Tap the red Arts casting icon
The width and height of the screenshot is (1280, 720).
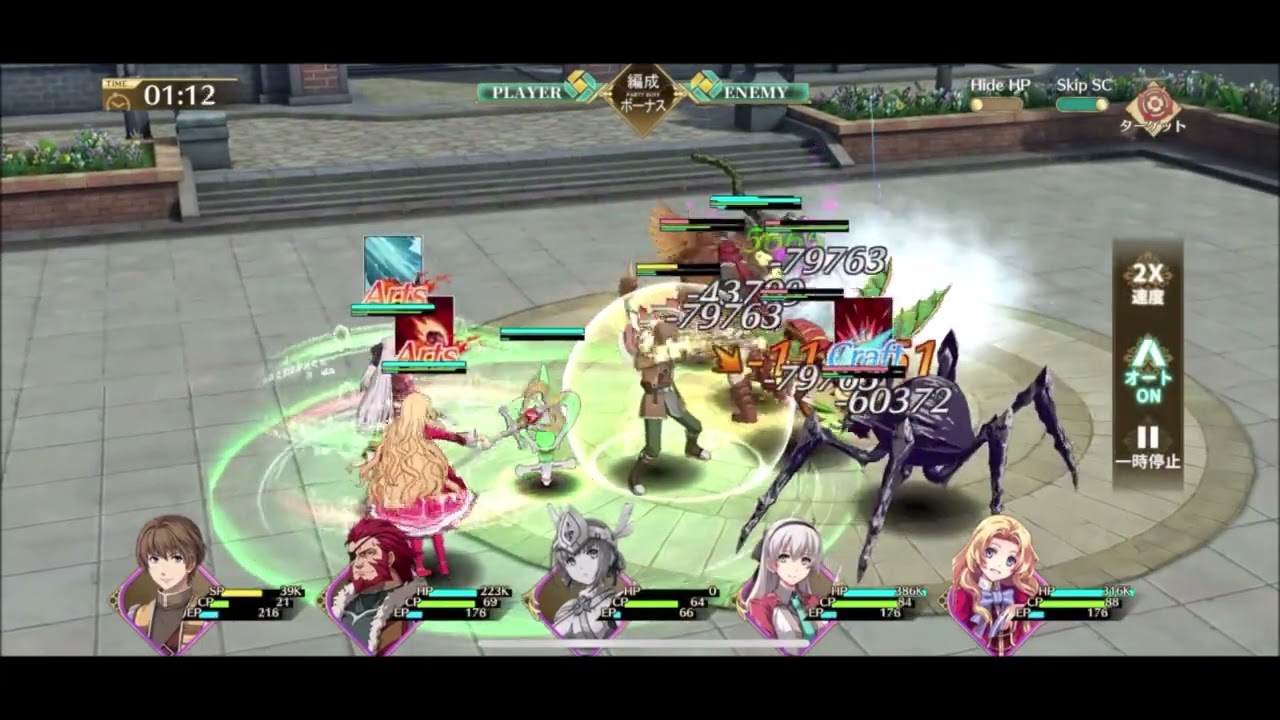coord(427,327)
